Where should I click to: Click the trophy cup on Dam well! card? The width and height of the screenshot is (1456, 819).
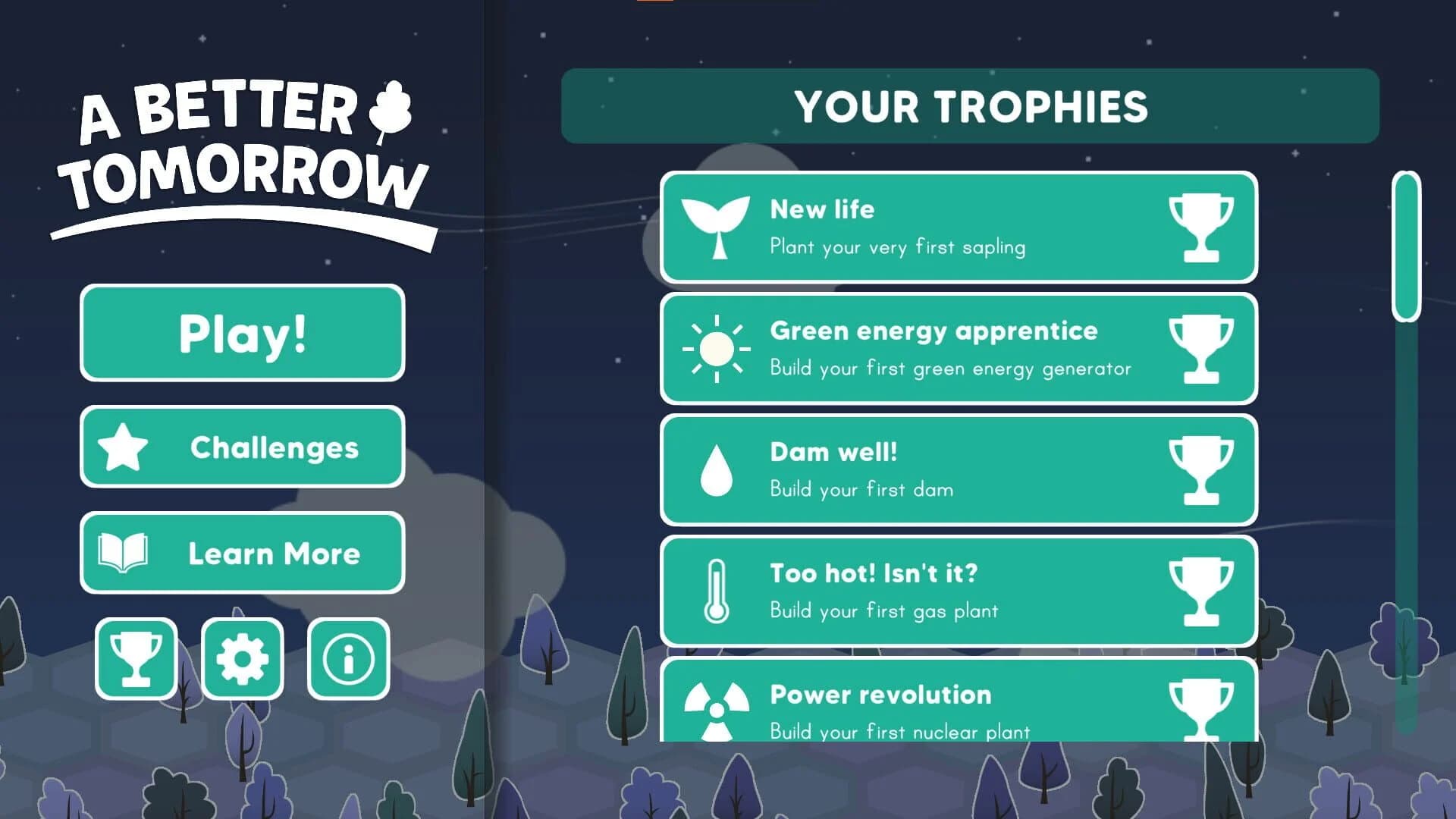coord(1204,470)
